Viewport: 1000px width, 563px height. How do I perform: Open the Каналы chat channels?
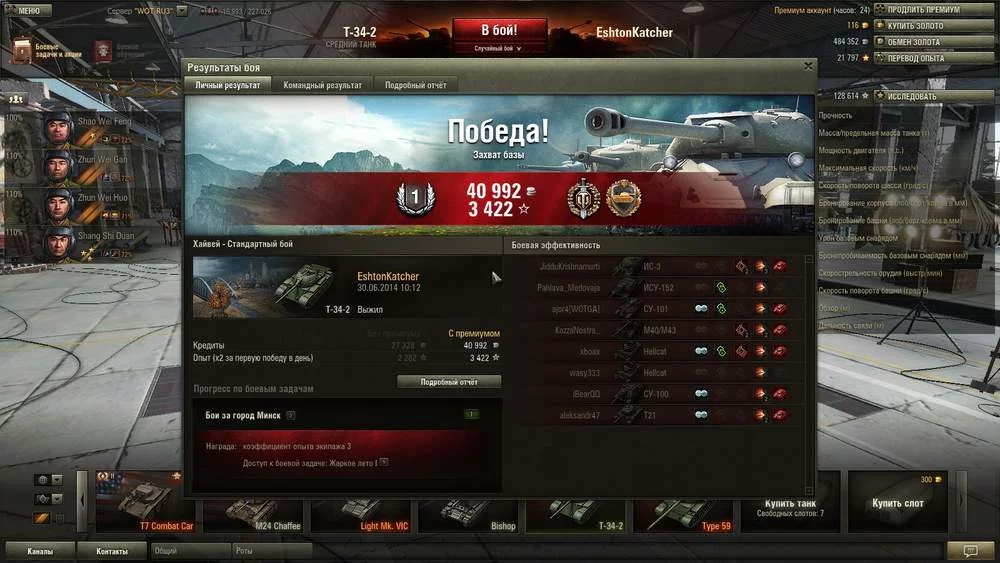pos(40,551)
